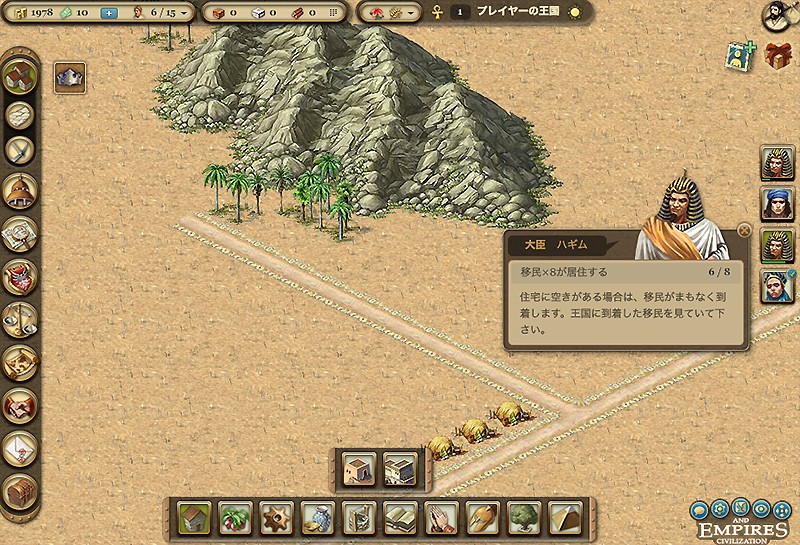Select the gear production build category
This screenshot has height=545, width=800.
[276, 518]
